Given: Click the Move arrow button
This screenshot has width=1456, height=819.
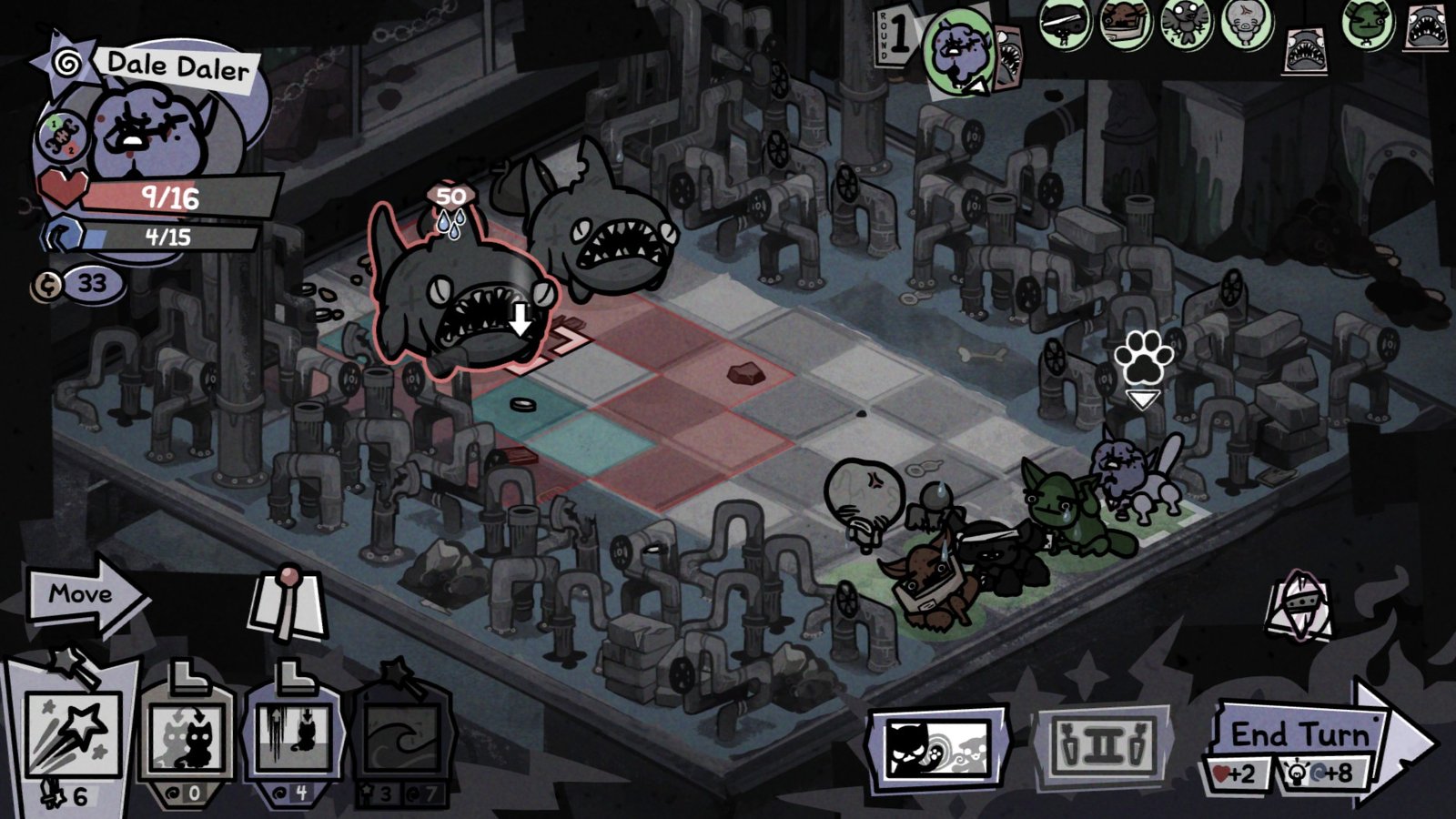Looking at the screenshot, I should pyautogui.click(x=80, y=593).
